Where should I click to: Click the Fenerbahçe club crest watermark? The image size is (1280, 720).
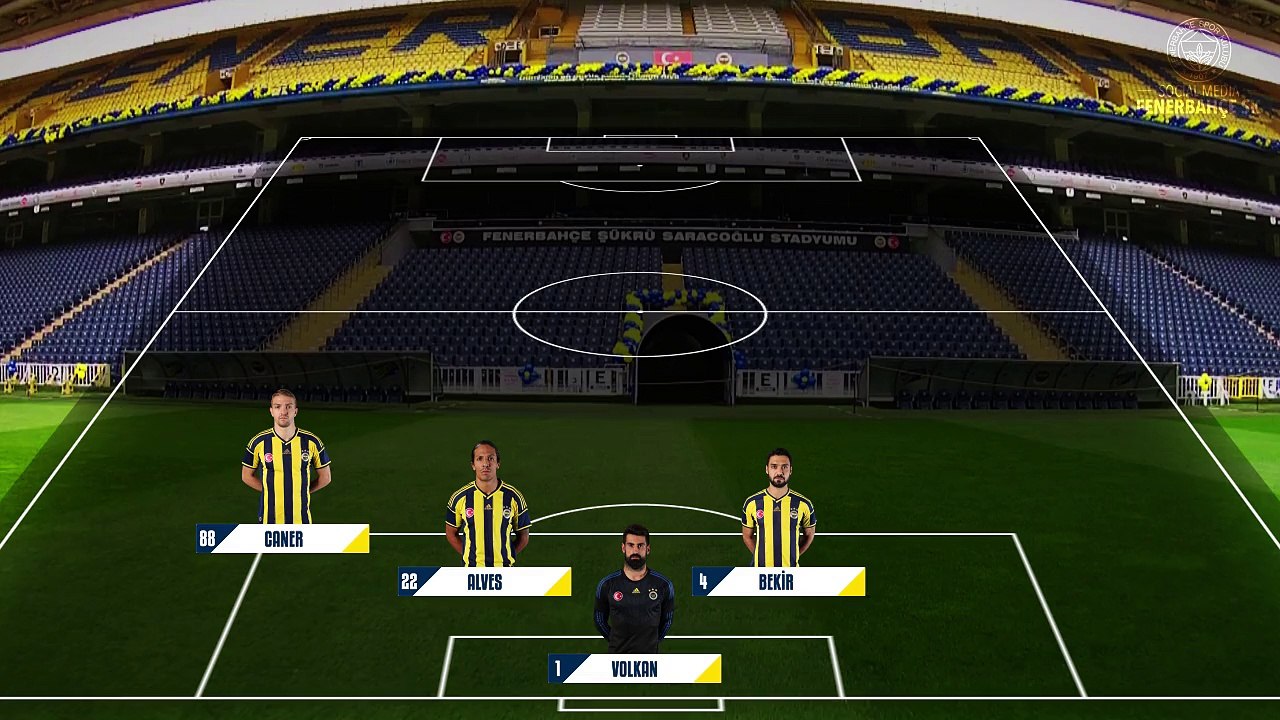tap(1199, 50)
